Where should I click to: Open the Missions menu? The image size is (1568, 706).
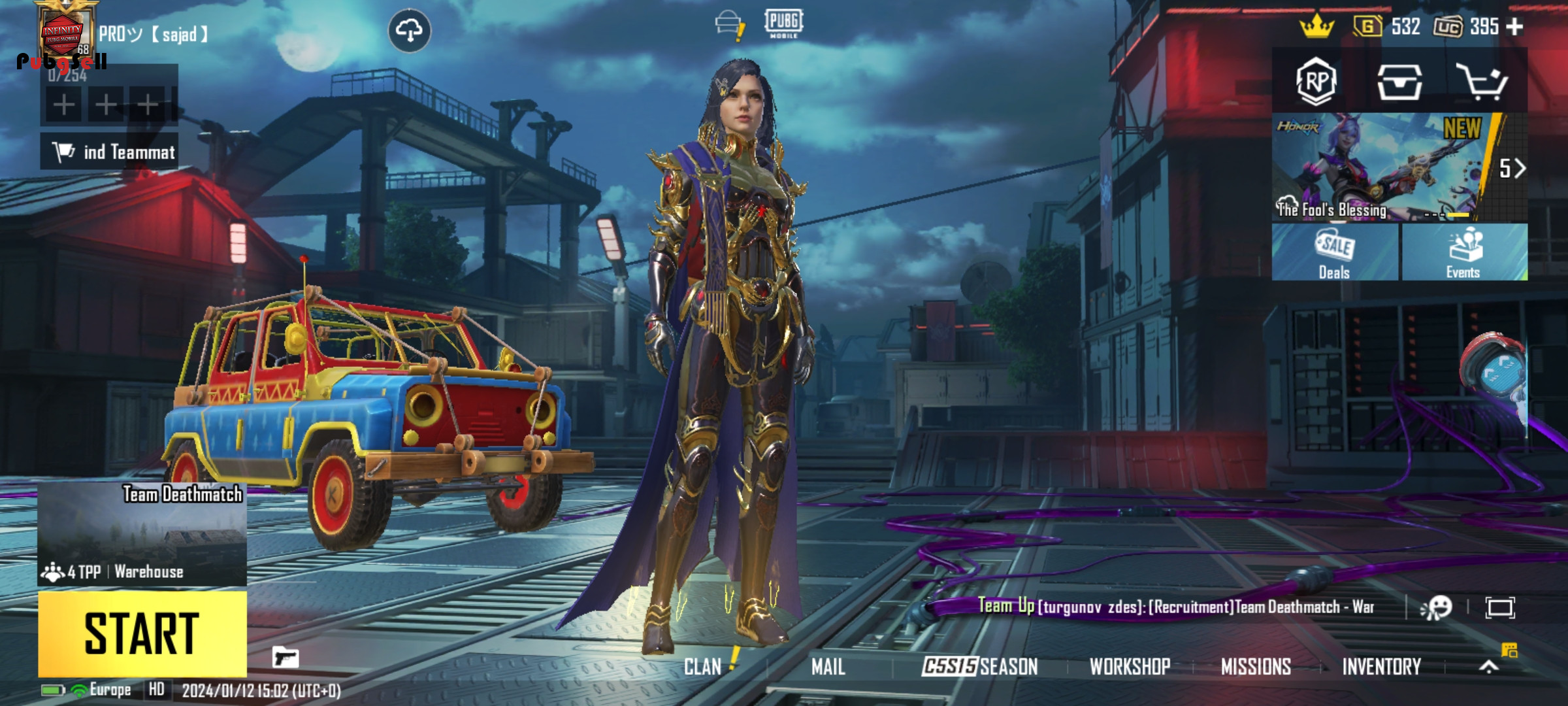[x=1256, y=667]
